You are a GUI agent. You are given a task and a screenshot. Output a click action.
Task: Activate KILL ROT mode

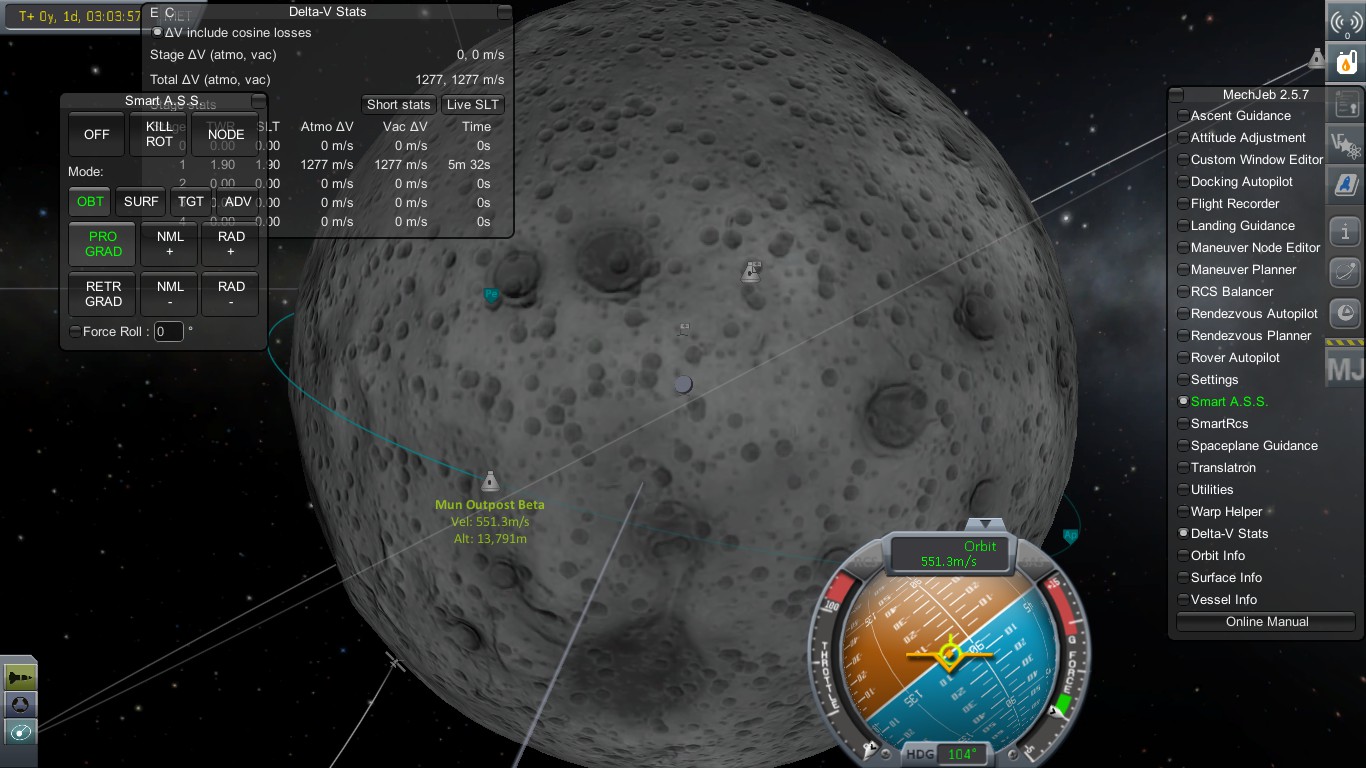pos(159,135)
